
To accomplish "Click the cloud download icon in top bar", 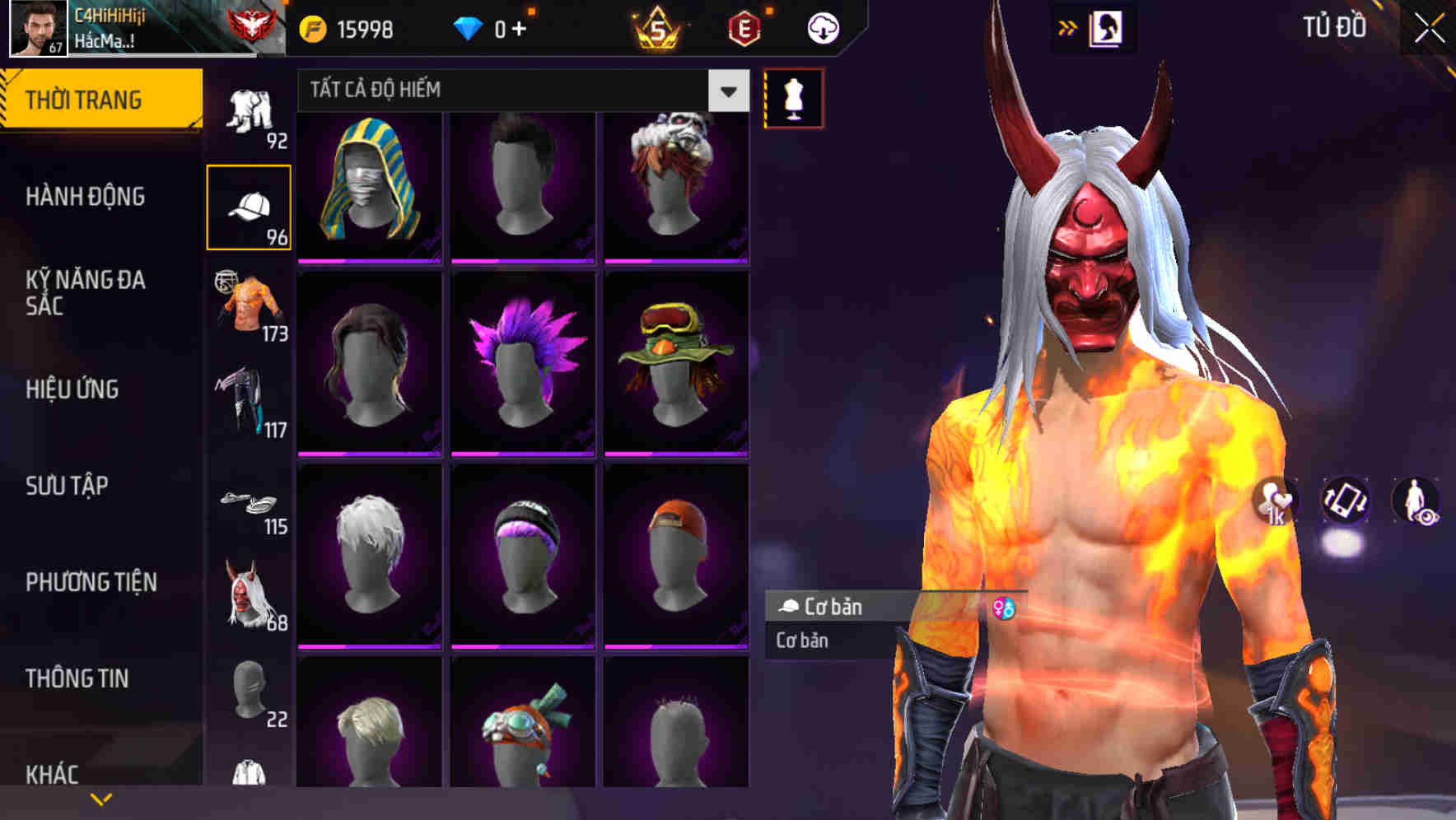I will click(x=823, y=27).
